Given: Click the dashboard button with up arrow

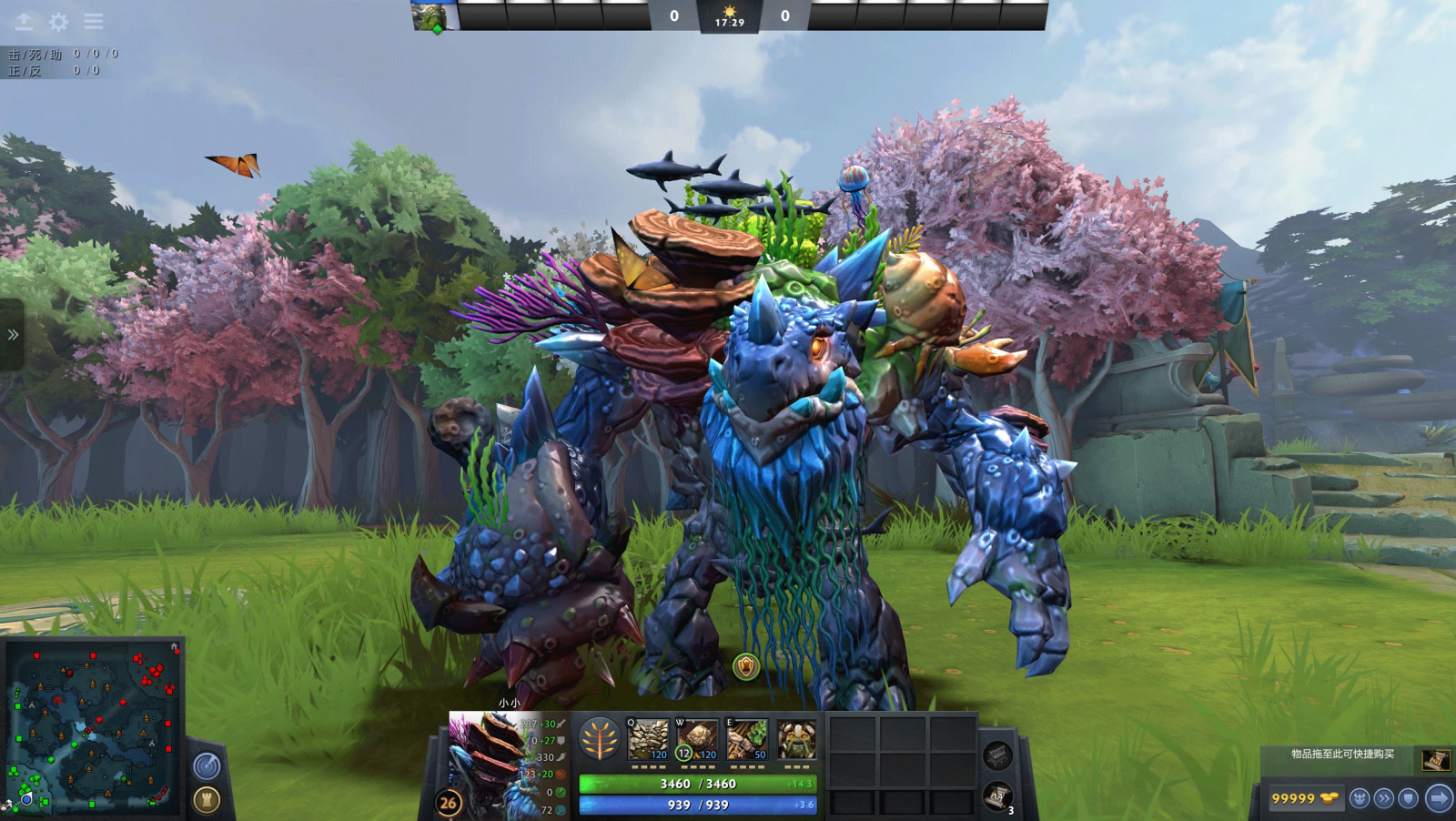Looking at the screenshot, I should 24,22.
